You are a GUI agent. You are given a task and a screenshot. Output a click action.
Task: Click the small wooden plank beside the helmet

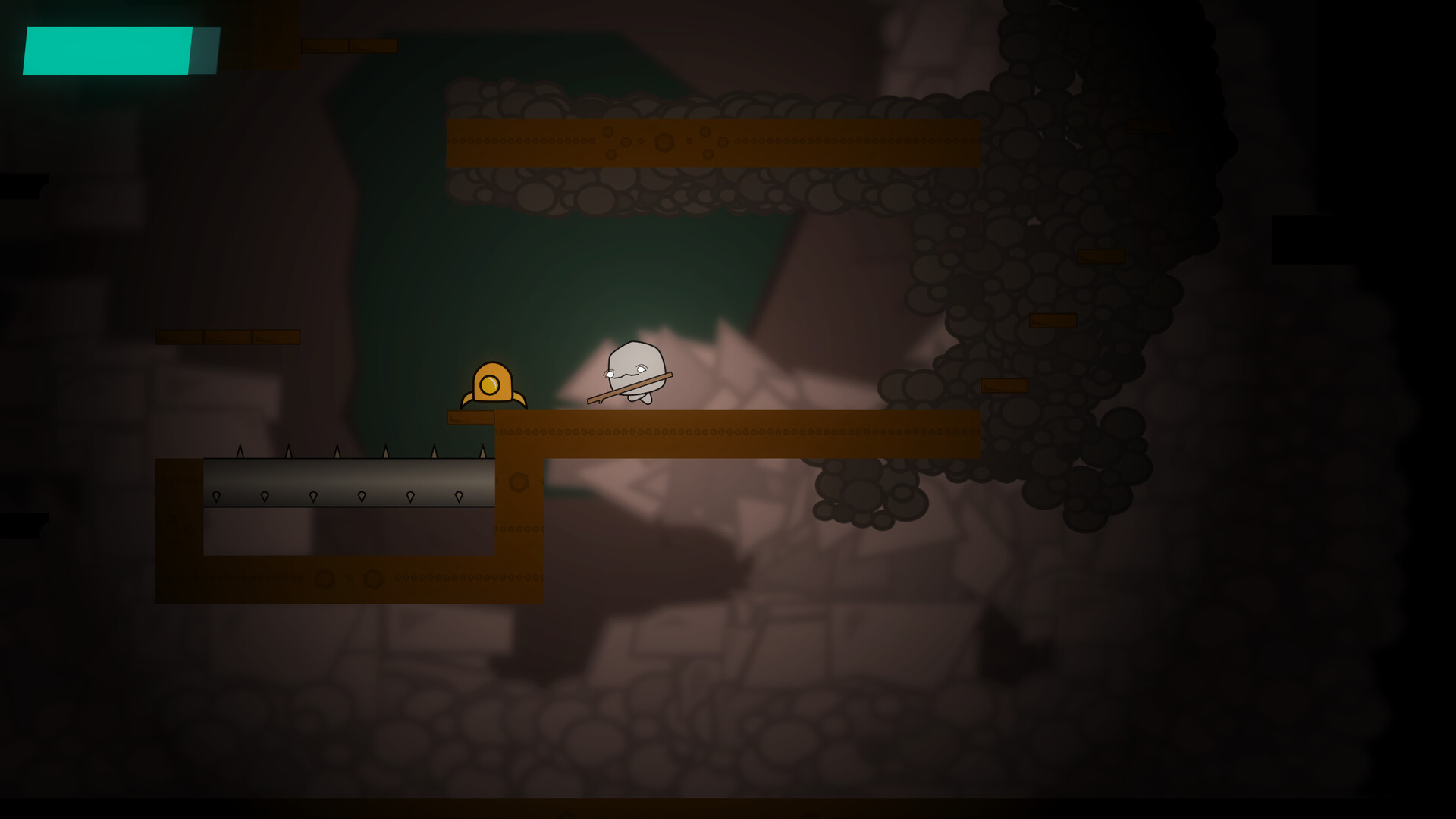coord(469,416)
